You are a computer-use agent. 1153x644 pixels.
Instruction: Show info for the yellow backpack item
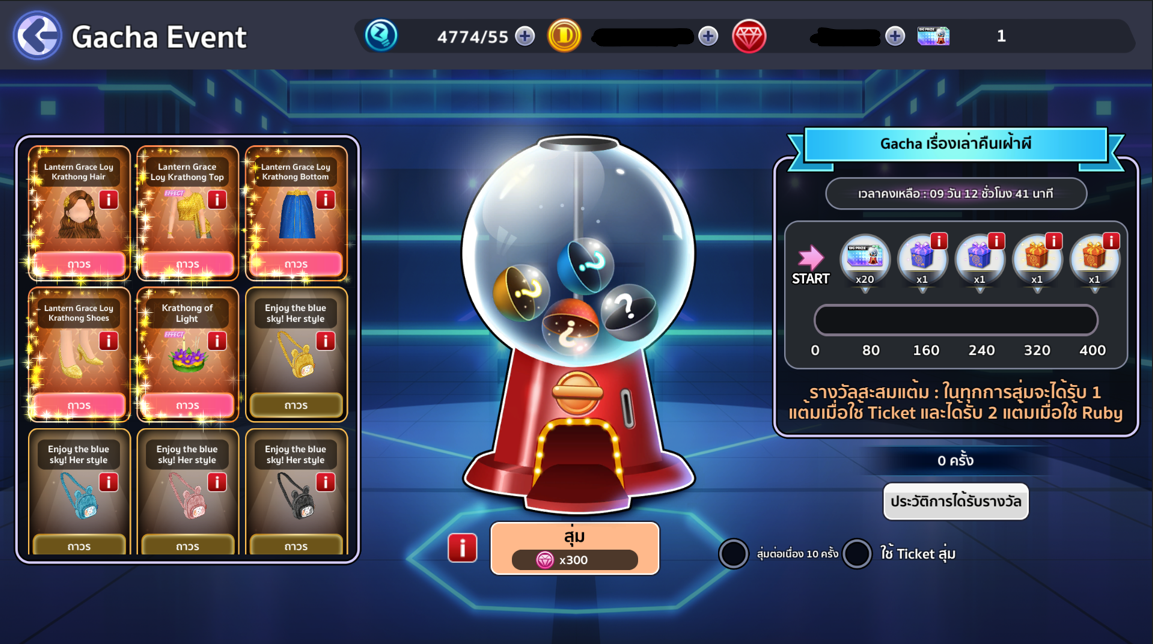[x=325, y=342]
